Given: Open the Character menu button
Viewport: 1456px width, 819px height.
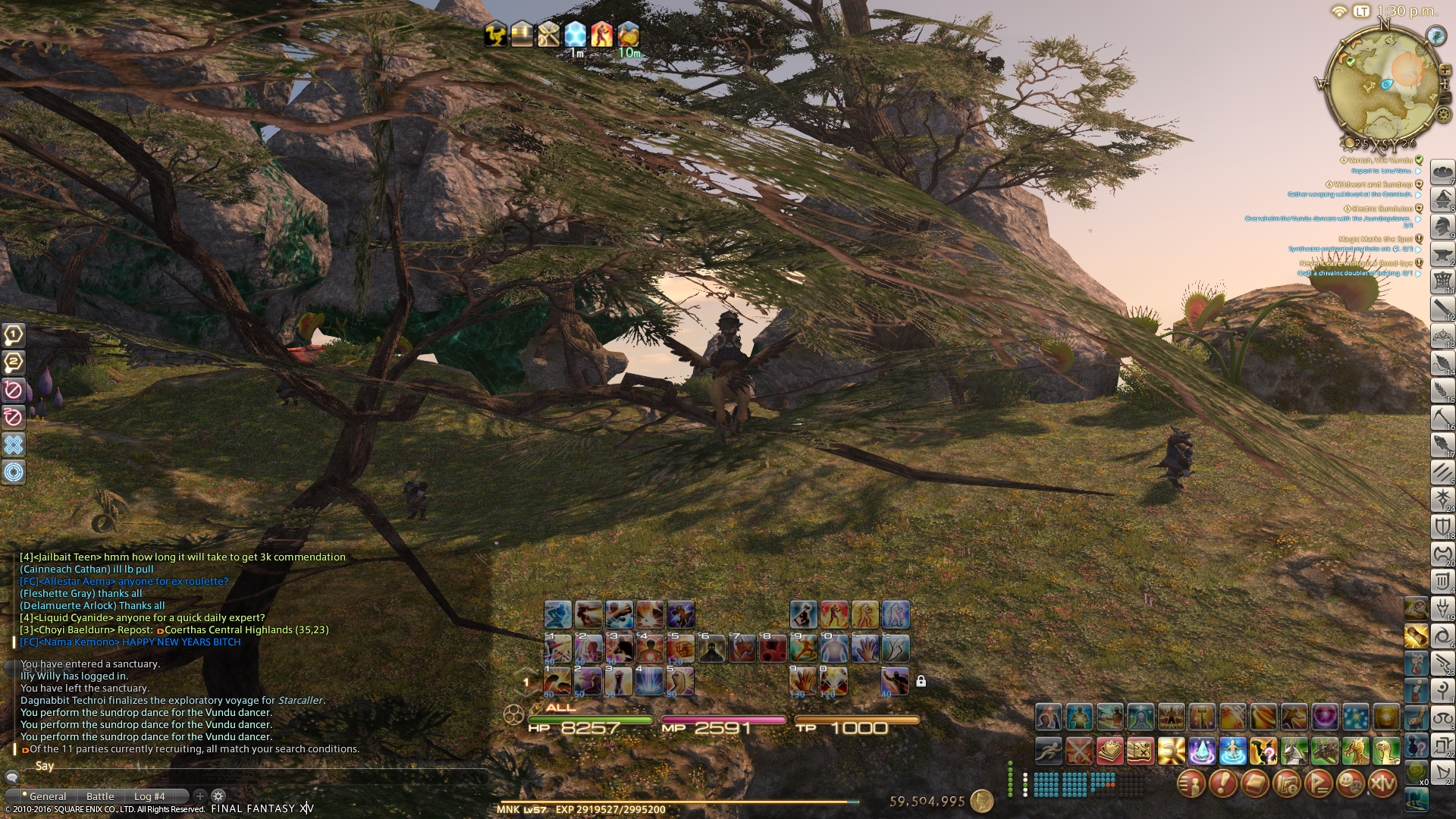Looking at the screenshot, I should 1191,783.
